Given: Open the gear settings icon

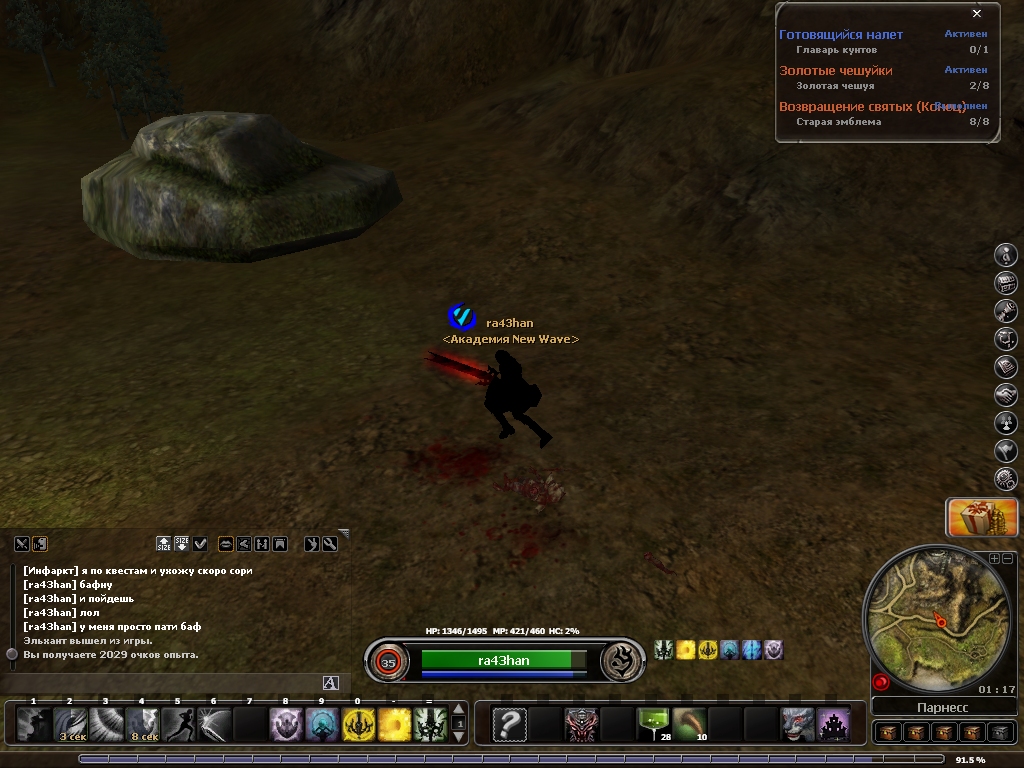Looking at the screenshot, I should tap(1005, 479).
